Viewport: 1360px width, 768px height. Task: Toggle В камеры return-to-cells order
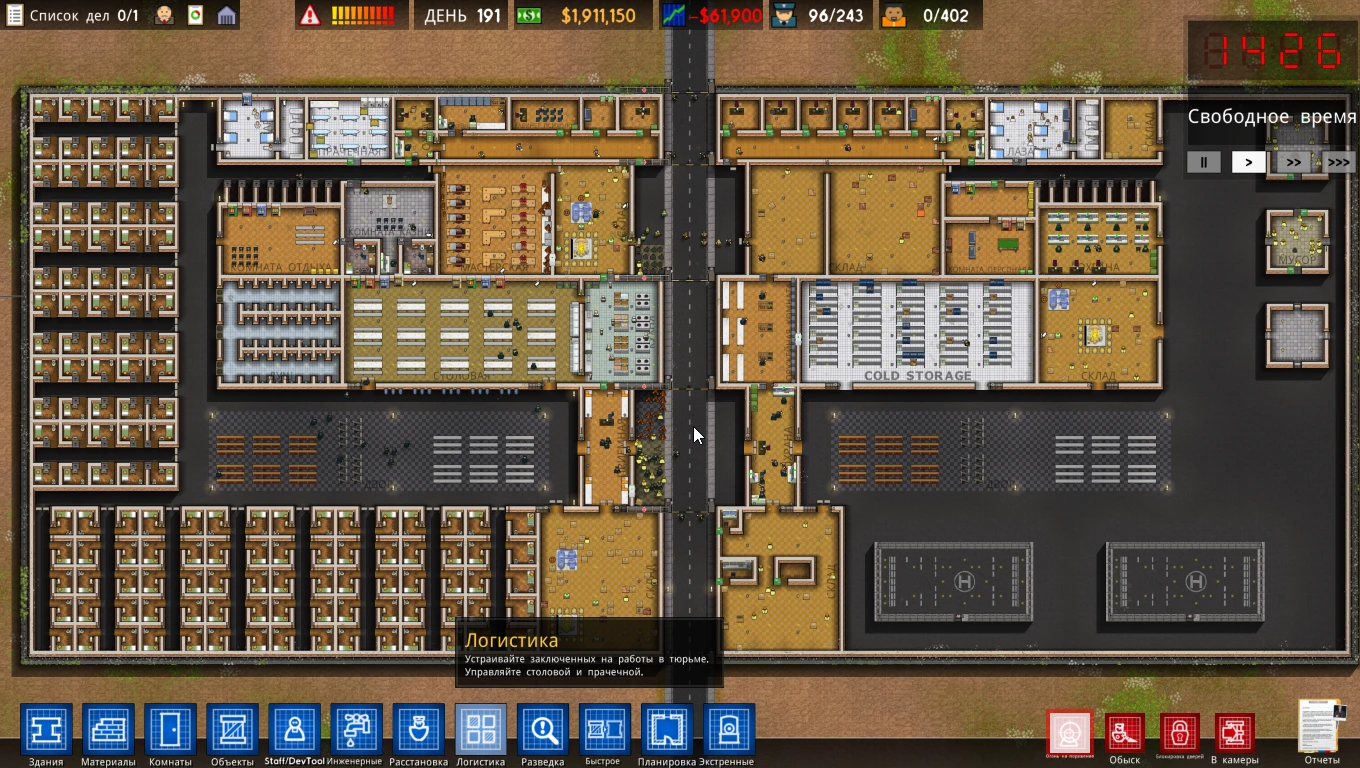[x=1235, y=732]
